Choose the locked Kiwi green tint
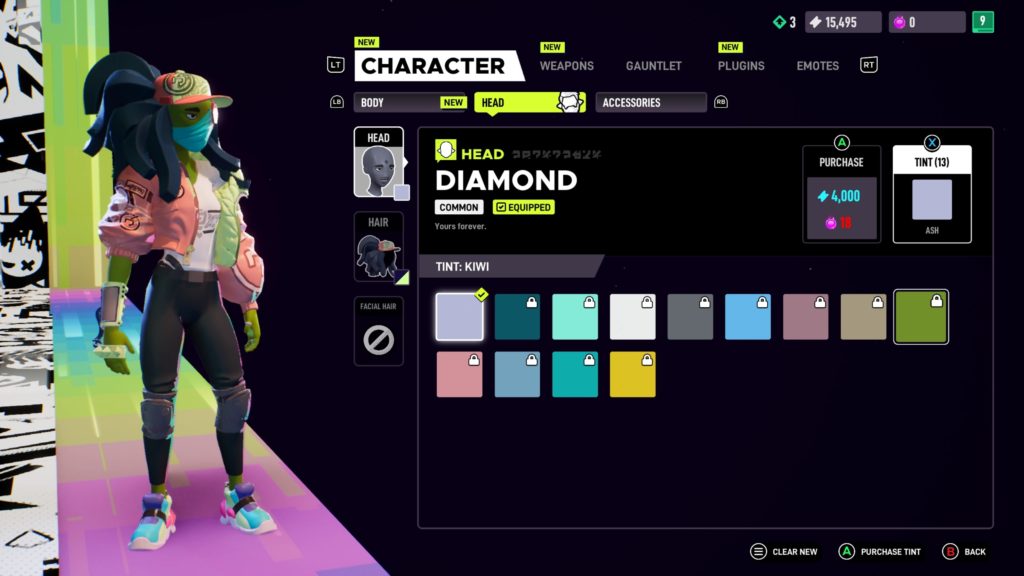 tap(921, 317)
